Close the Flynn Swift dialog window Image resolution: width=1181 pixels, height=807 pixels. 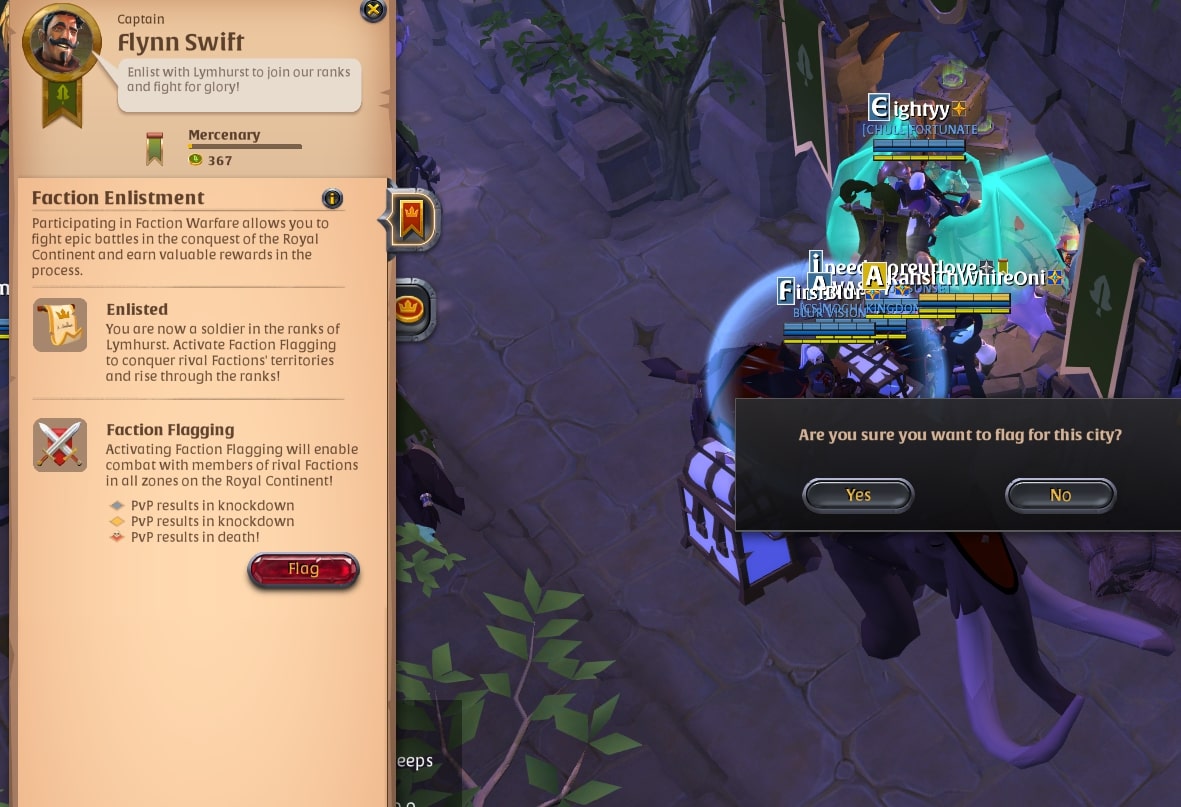coord(373,11)
